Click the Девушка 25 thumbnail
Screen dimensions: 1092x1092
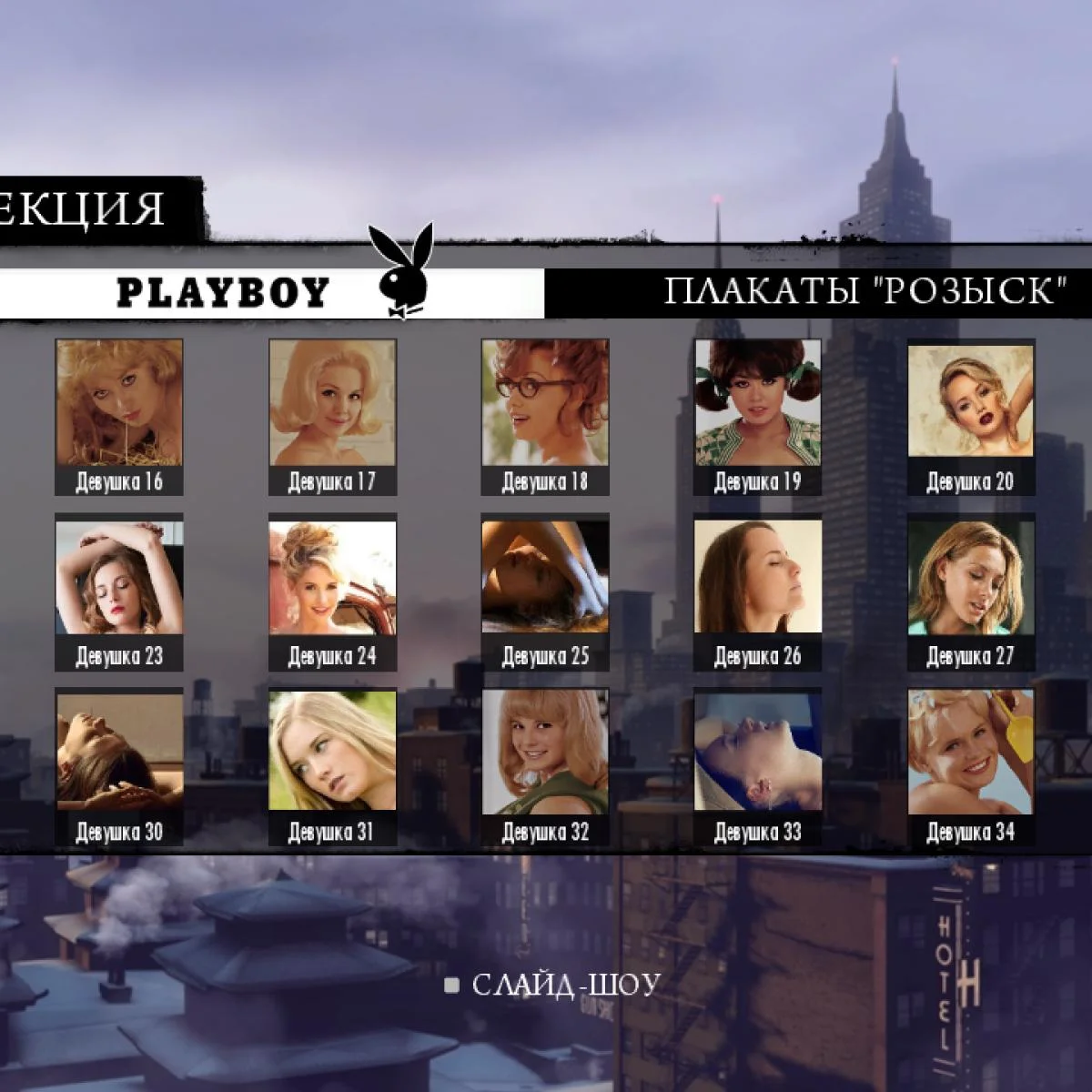pyautogui.click(x=545, y=578)
